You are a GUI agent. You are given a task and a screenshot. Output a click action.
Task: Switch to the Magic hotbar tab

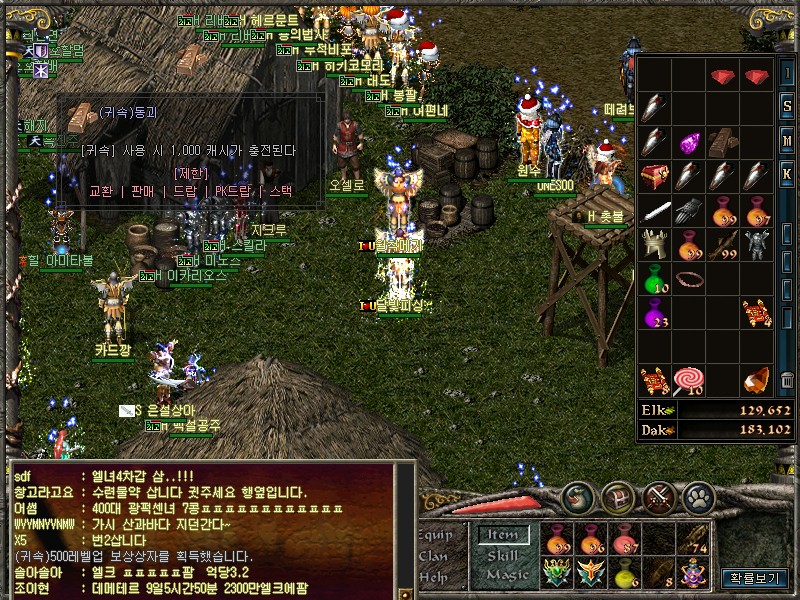point(506,575)
